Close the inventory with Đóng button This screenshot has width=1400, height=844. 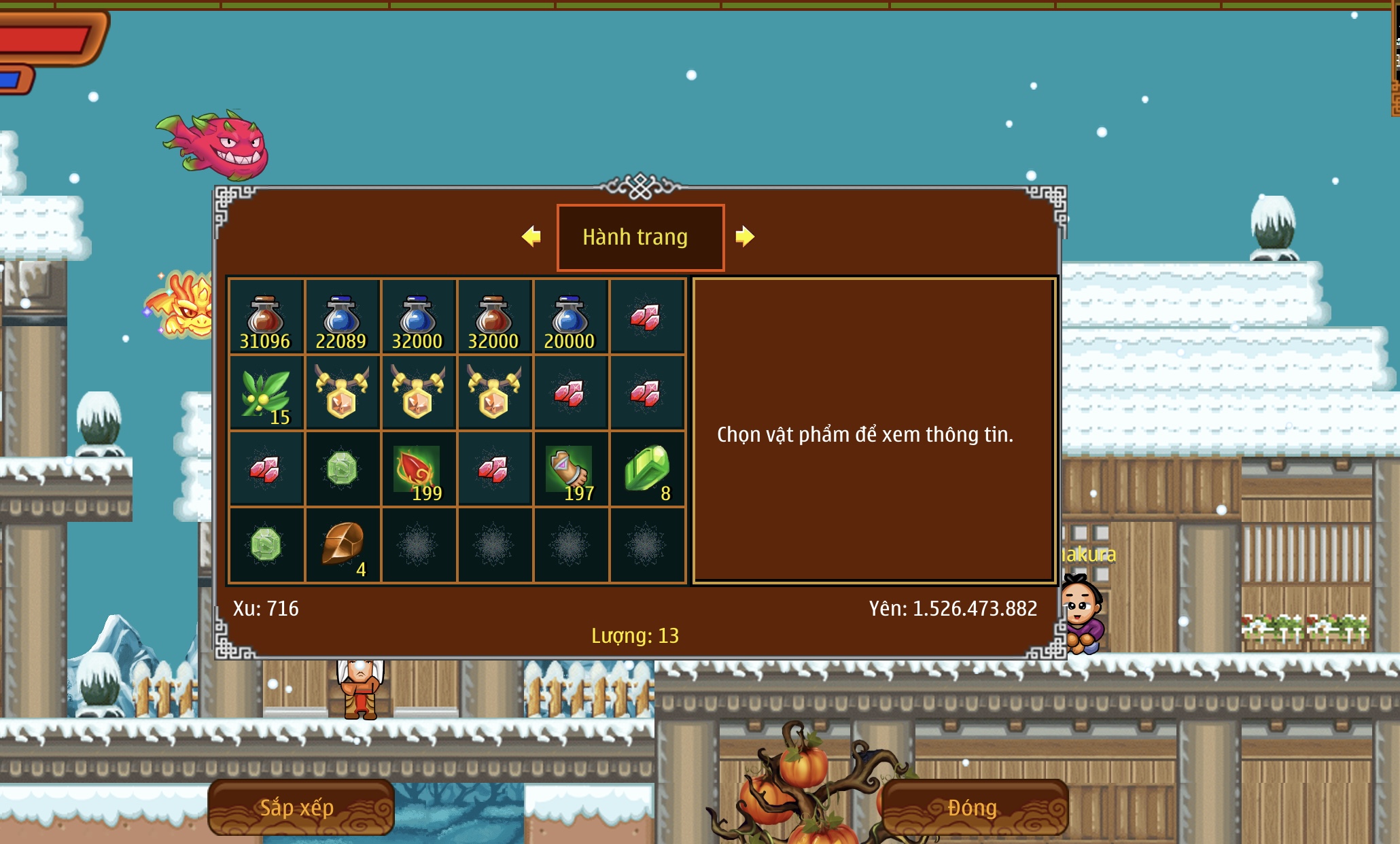pyautogui.click(x=973, y=807)
